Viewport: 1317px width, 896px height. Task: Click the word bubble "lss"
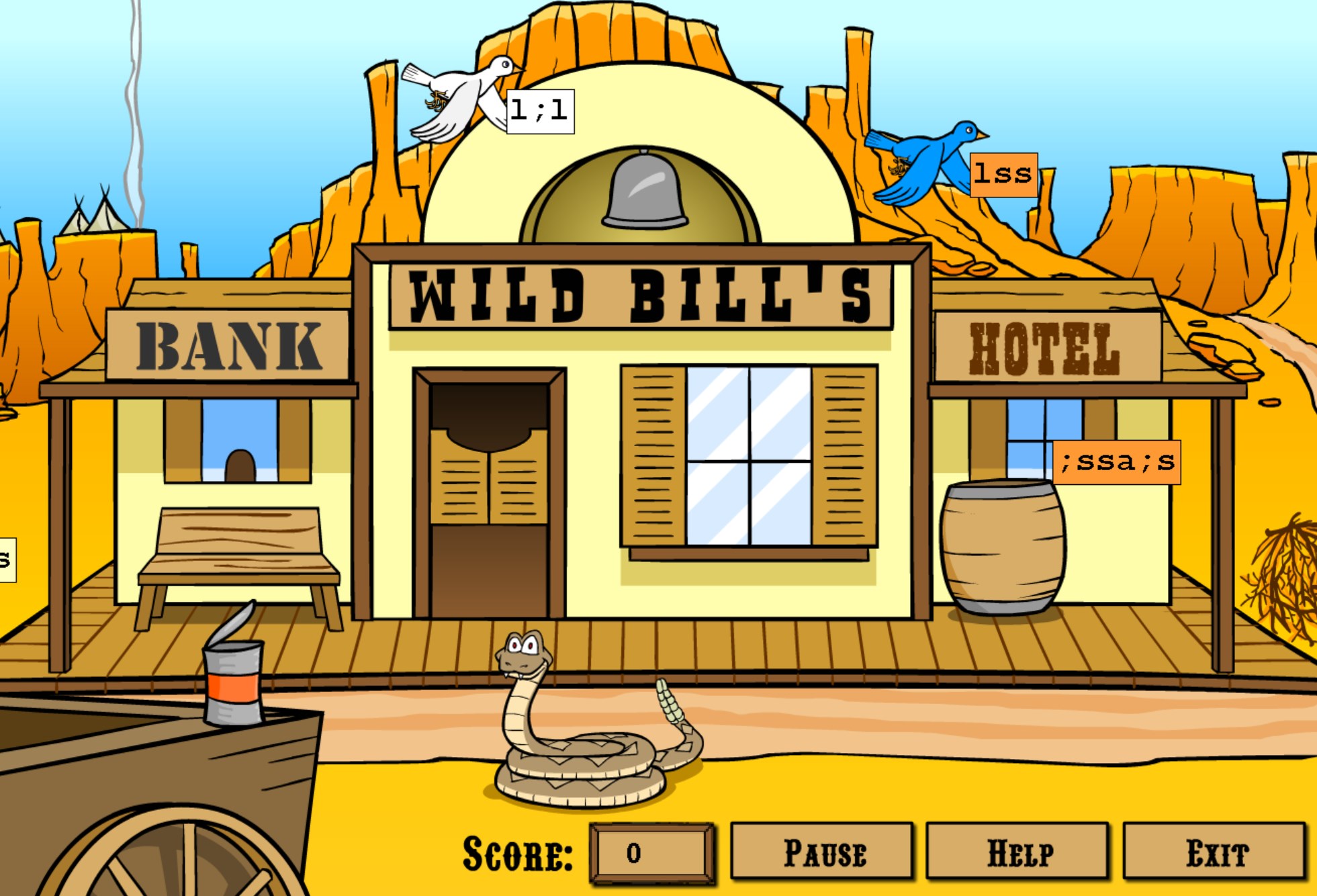pos(1003,175)
